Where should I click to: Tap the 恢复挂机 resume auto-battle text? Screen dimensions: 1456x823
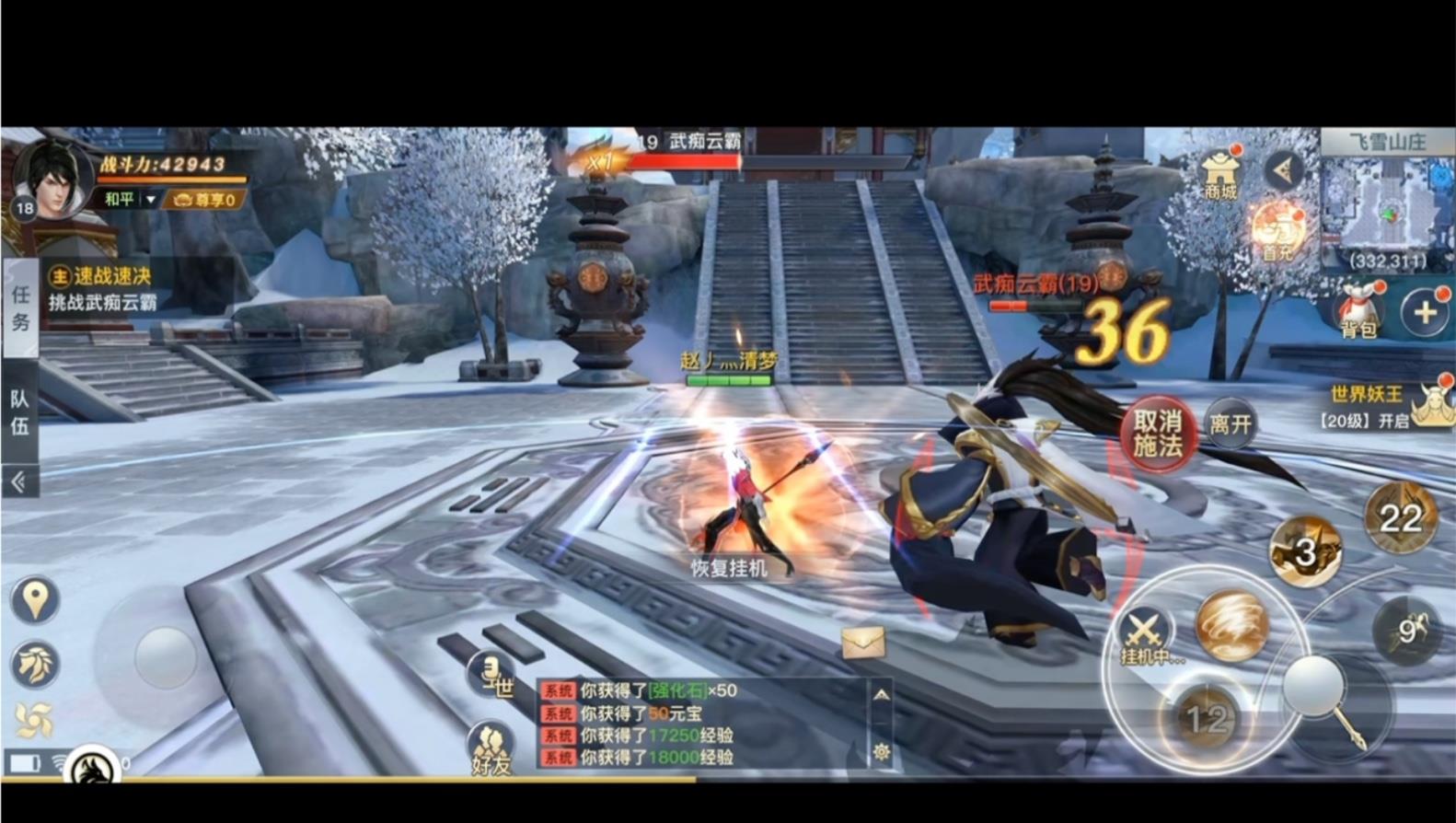(x=729, y=568)
